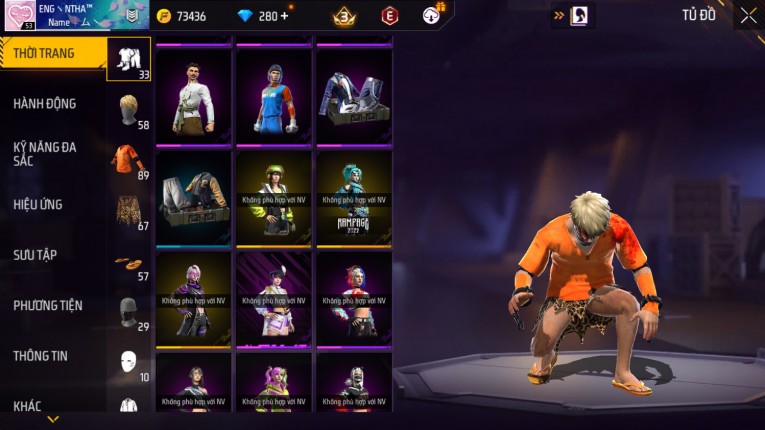The image size is (765, 430).
Task: Select the Thời Trang tab
Action: [44, 53]
